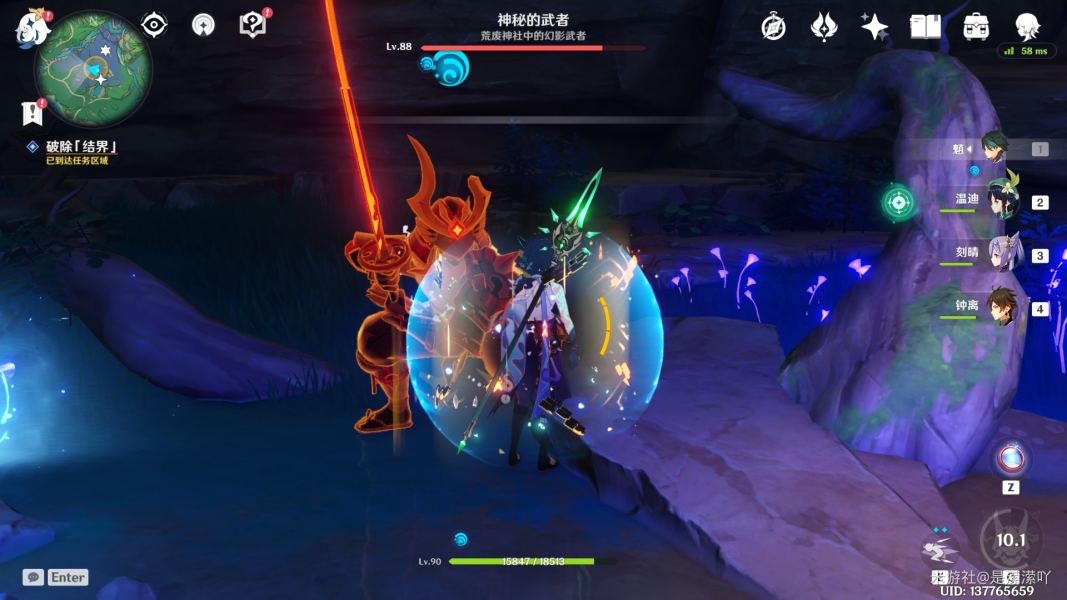Toggle the eye-shaped elemental sight icon
Screen dimensions: 1067x600
point(154,25)
